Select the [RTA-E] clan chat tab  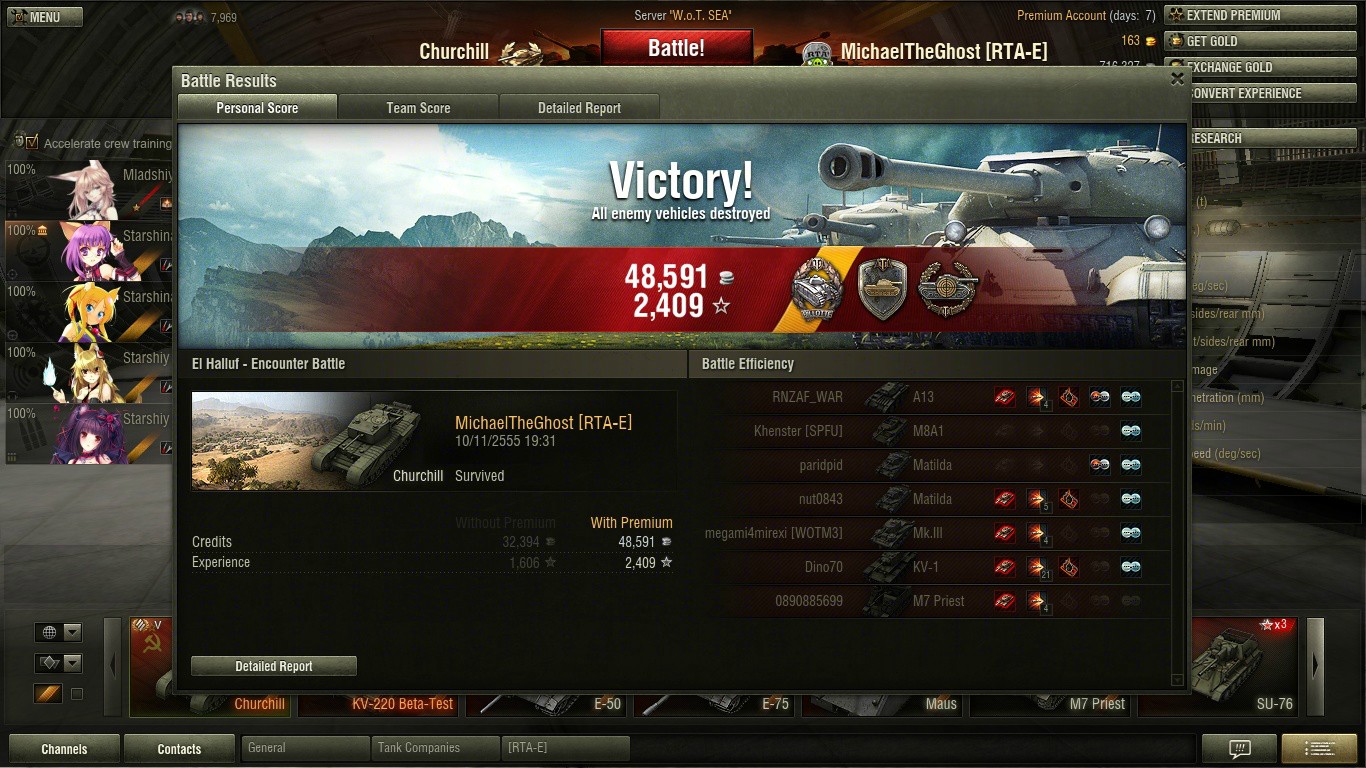565,748
